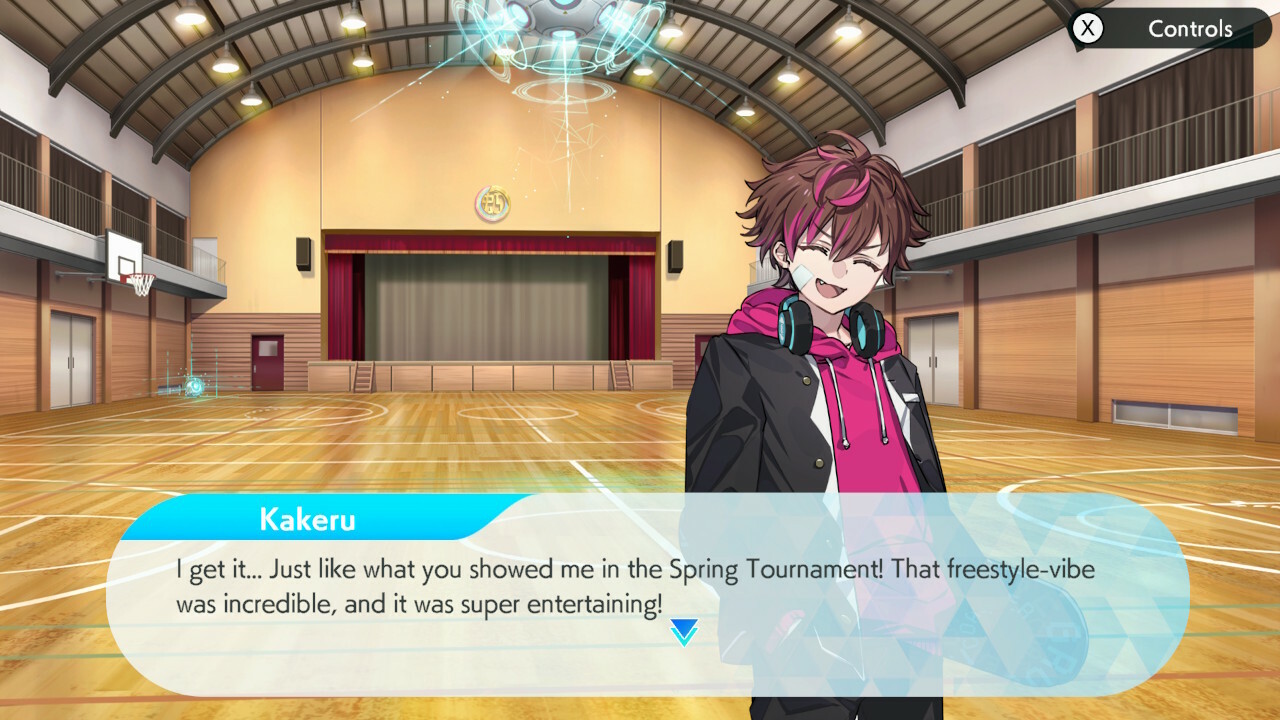Open the Controls panel
This screenshot has height=720, width=1280.
1168,29
